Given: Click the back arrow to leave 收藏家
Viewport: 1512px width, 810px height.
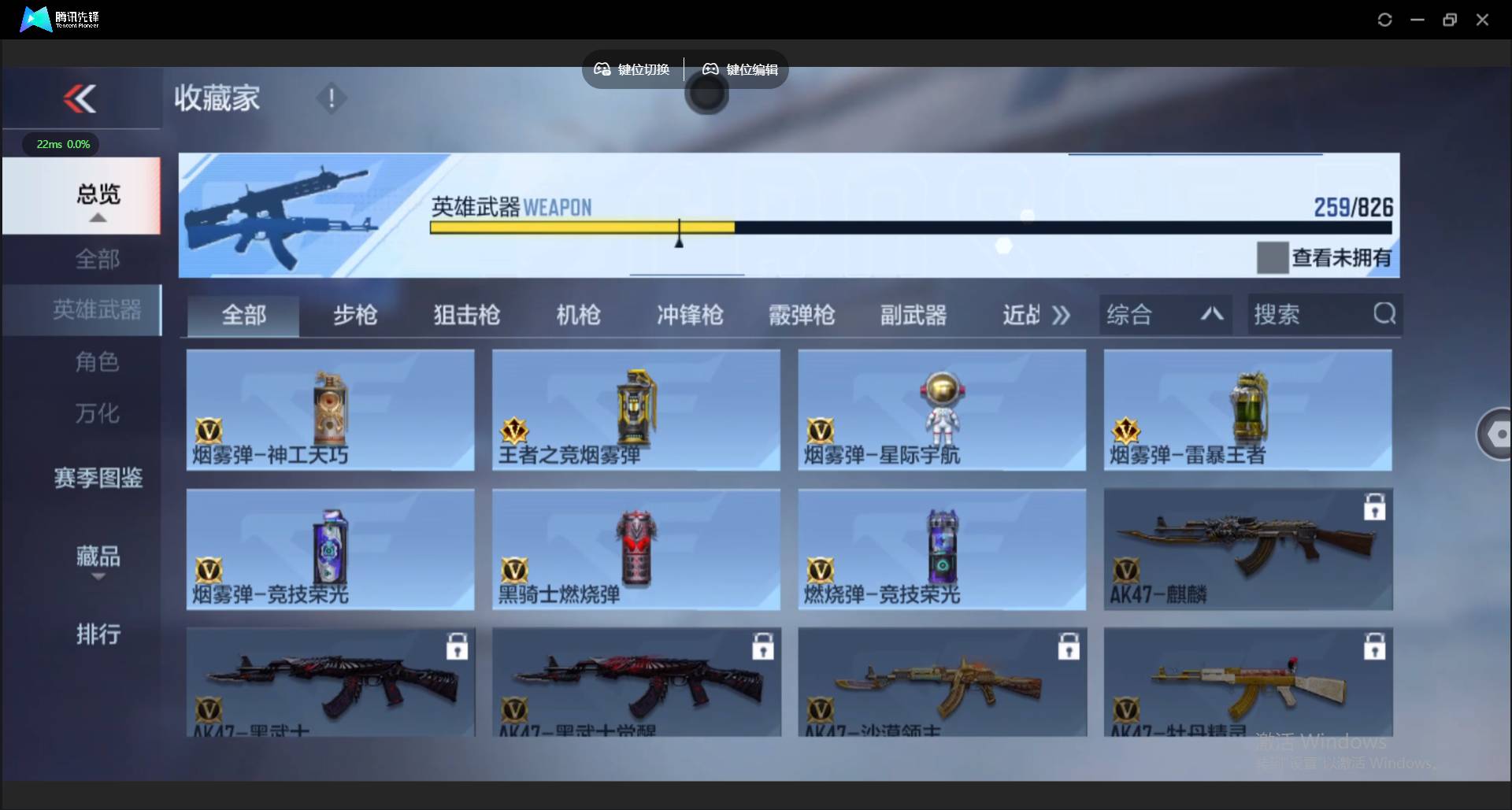Looking at the screenshot, I should point(78,98).
